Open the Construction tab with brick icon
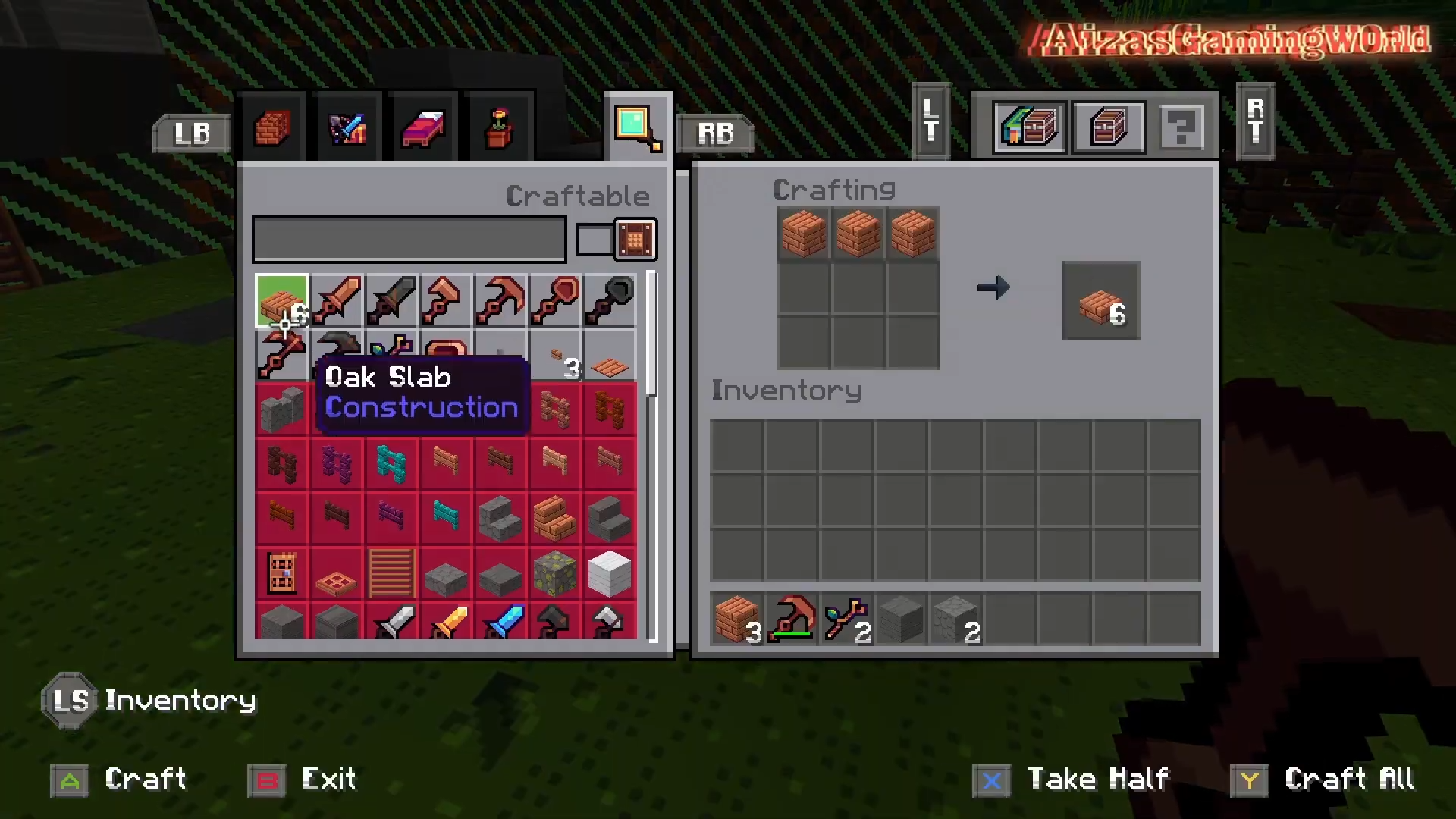Screen dimensions: 1456x819 271,129
